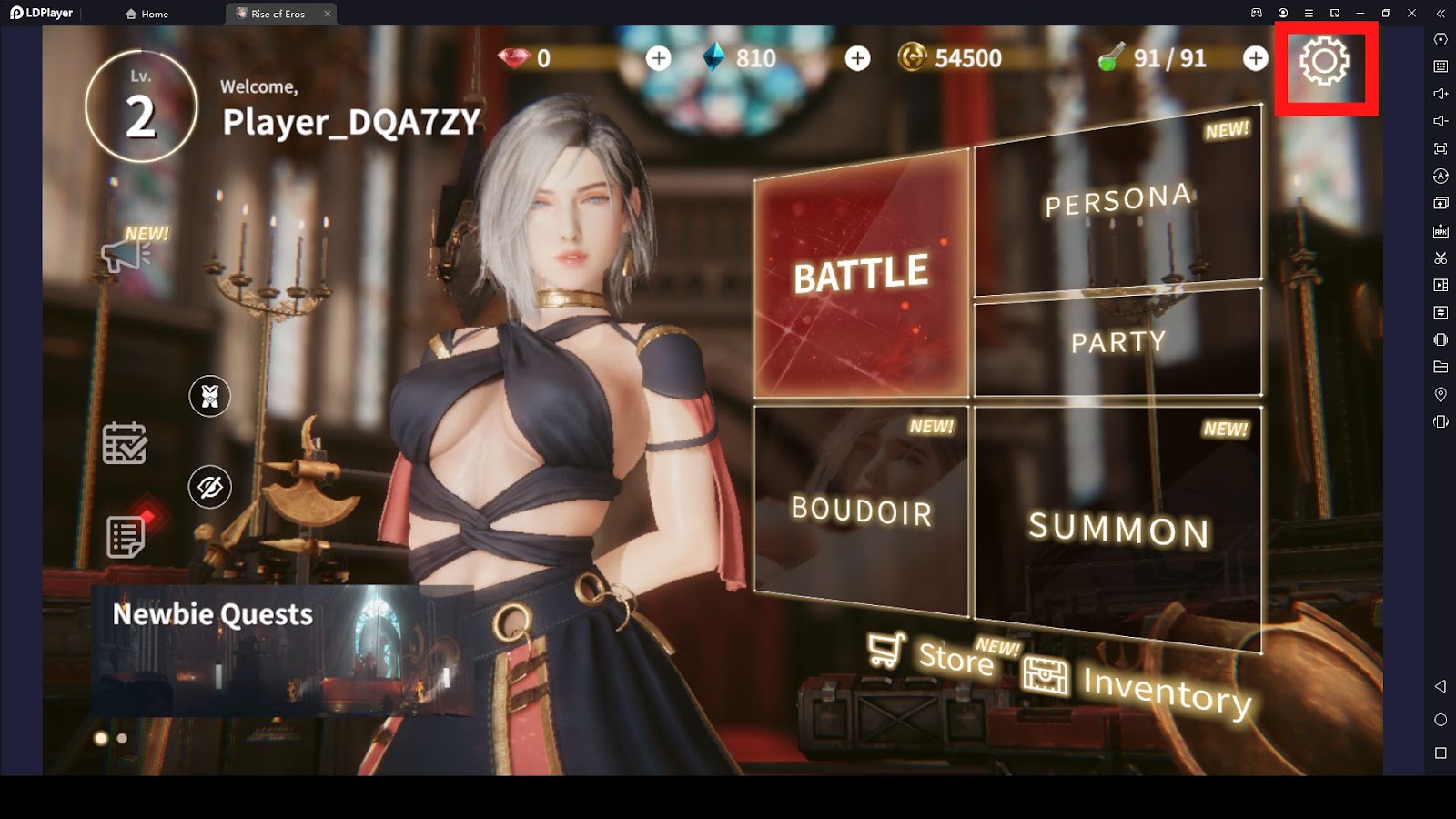Switch to the LDPlayer Home tab

(147, 14)
